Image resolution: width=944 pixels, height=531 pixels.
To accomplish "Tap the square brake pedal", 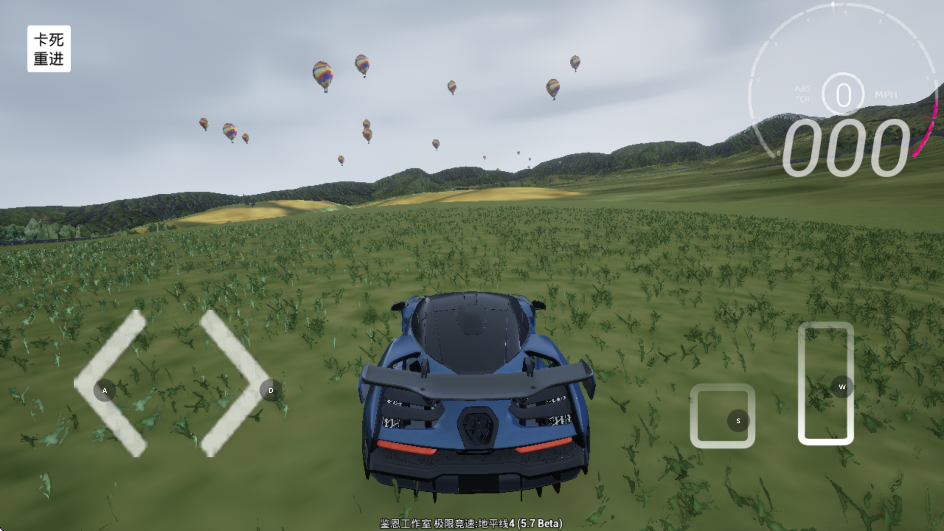I will [x=722, y=416].
